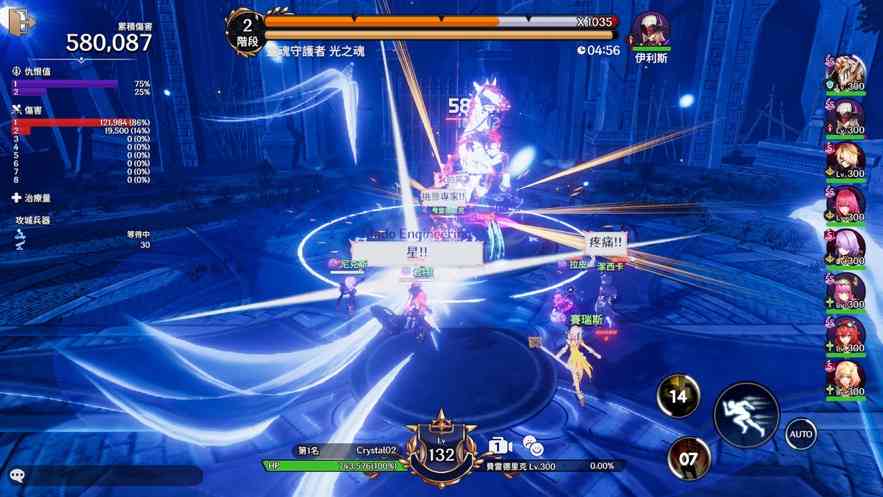
Task: Open the emoji emote menu
Action: [534, 448]
